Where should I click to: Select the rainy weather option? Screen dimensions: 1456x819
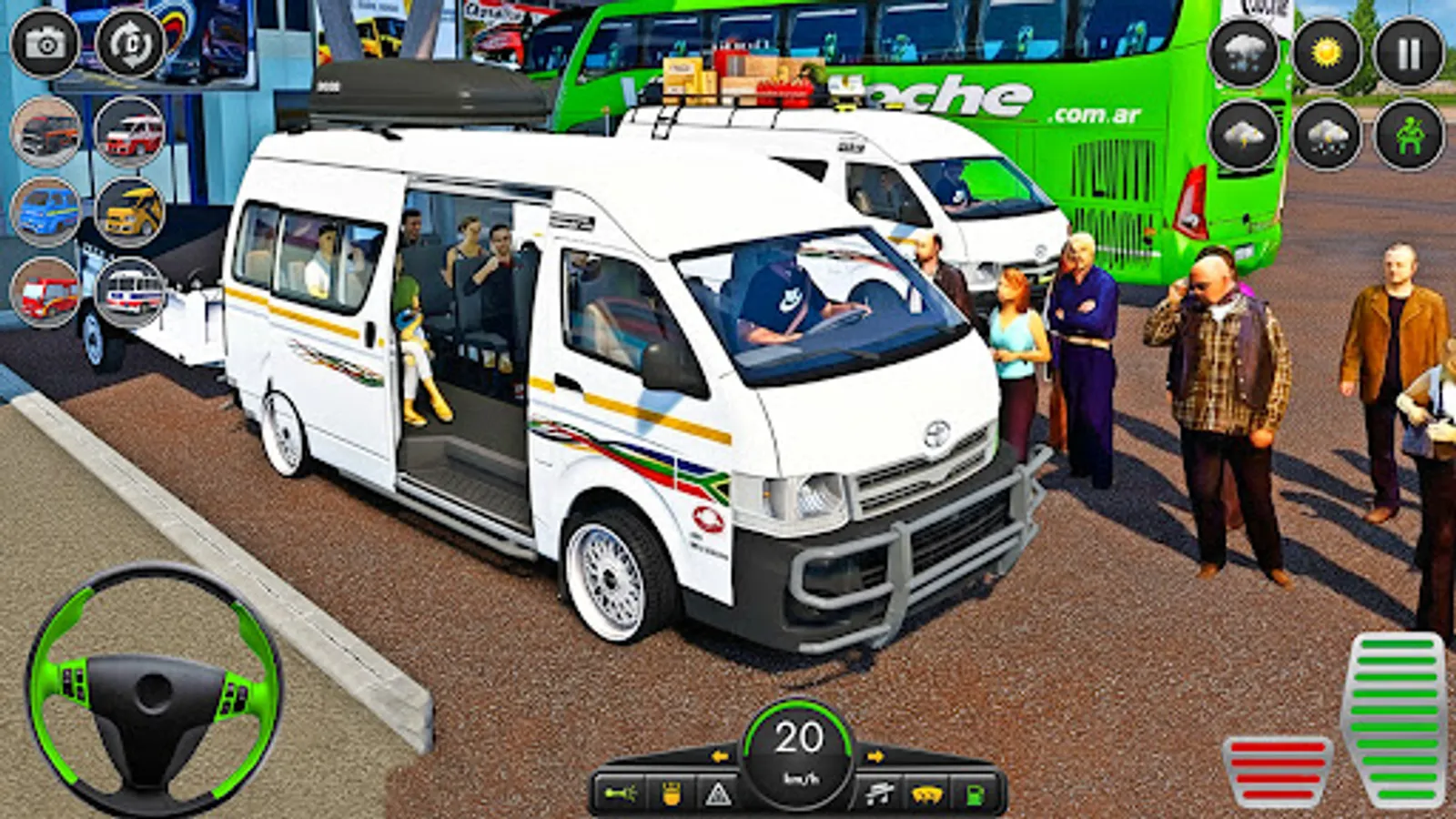pyautogui.click(x=1329, y=136)
